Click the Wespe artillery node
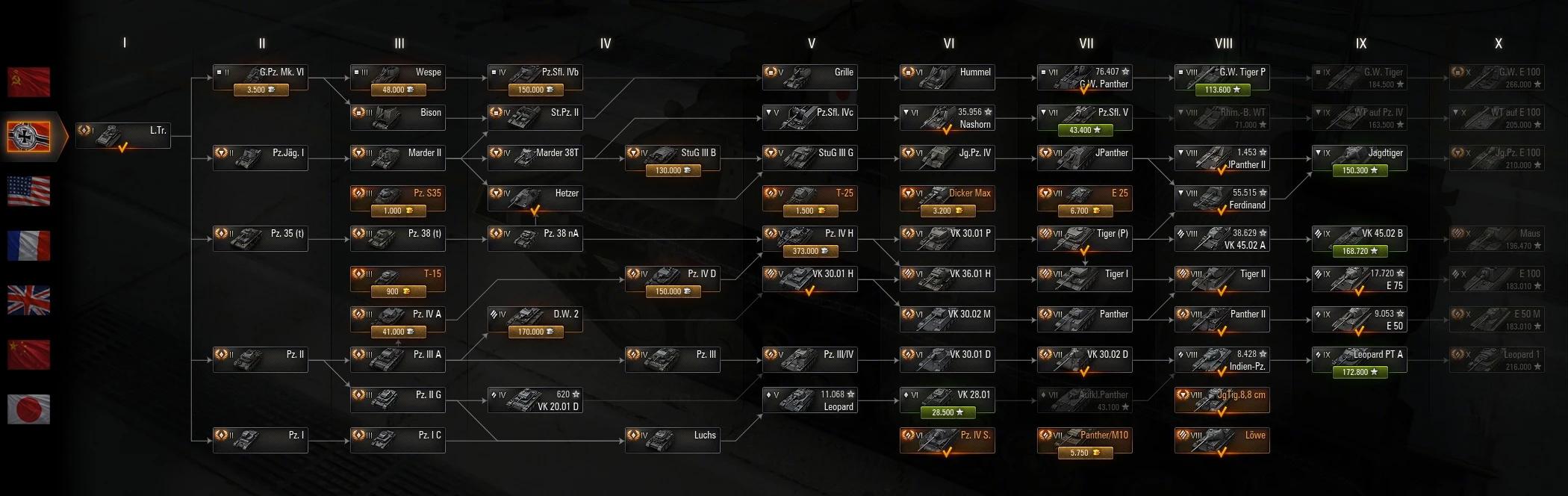 point(398,78)
